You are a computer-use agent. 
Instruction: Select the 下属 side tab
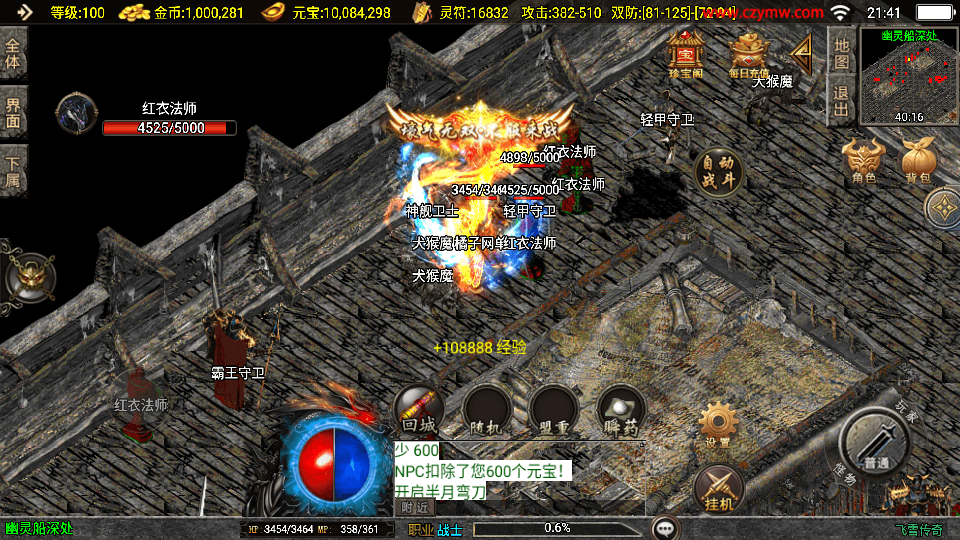coord(14,168)
